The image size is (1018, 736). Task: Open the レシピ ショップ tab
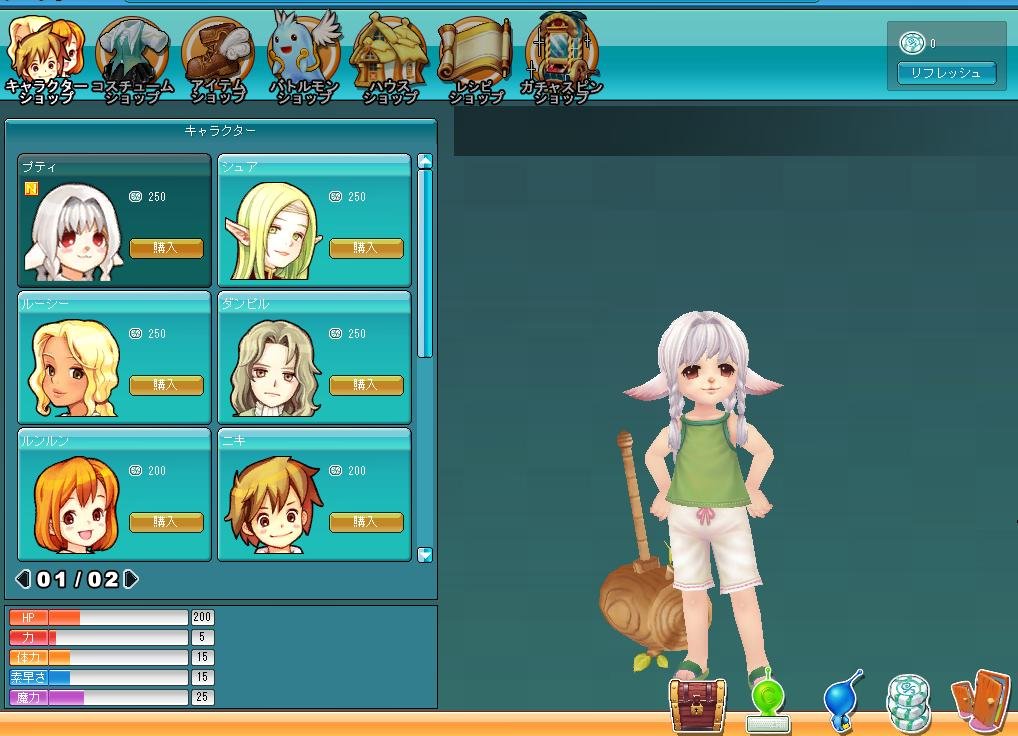click(x=475, y=58)
